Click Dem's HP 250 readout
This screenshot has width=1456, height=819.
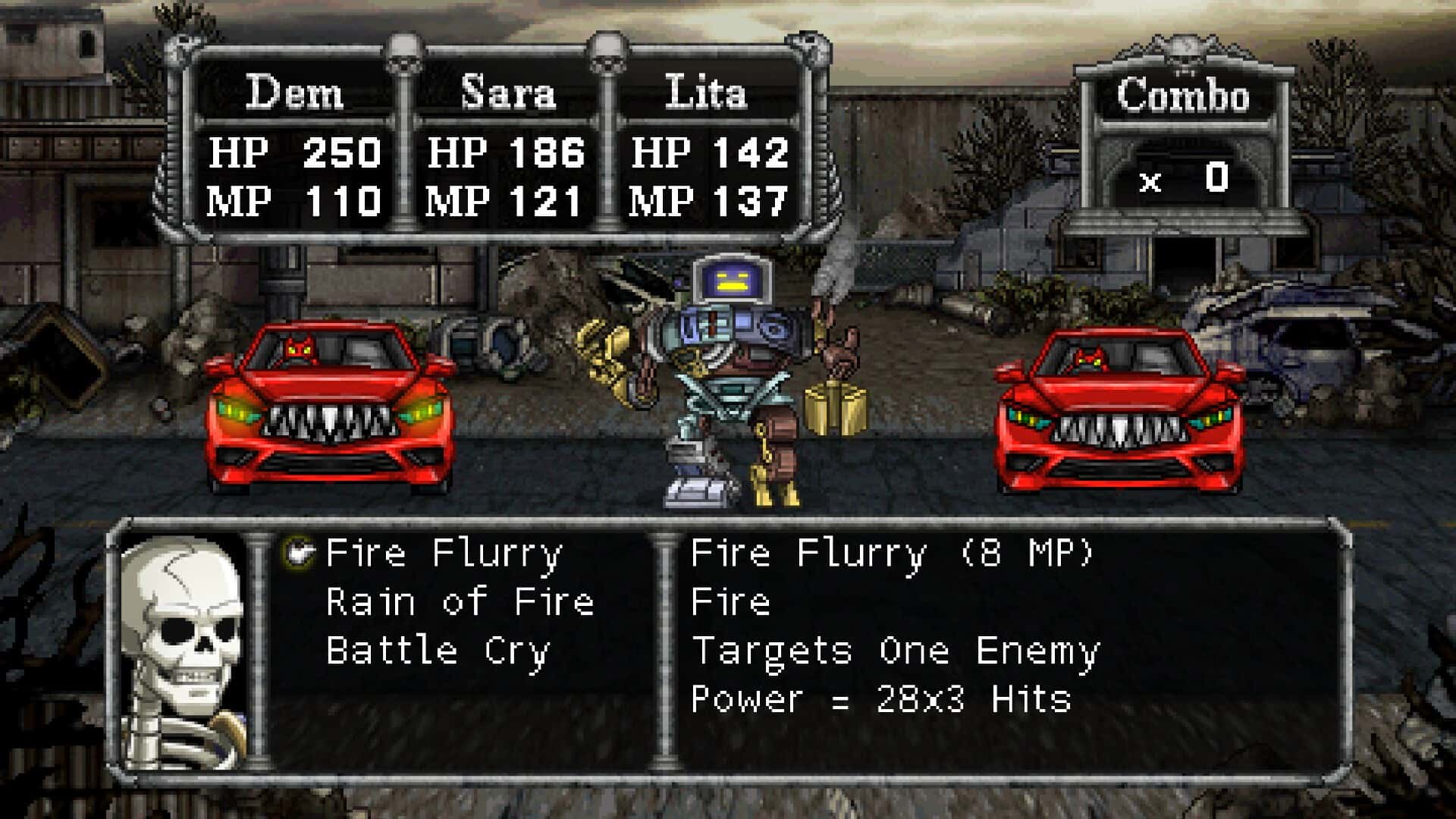(296, 152)
